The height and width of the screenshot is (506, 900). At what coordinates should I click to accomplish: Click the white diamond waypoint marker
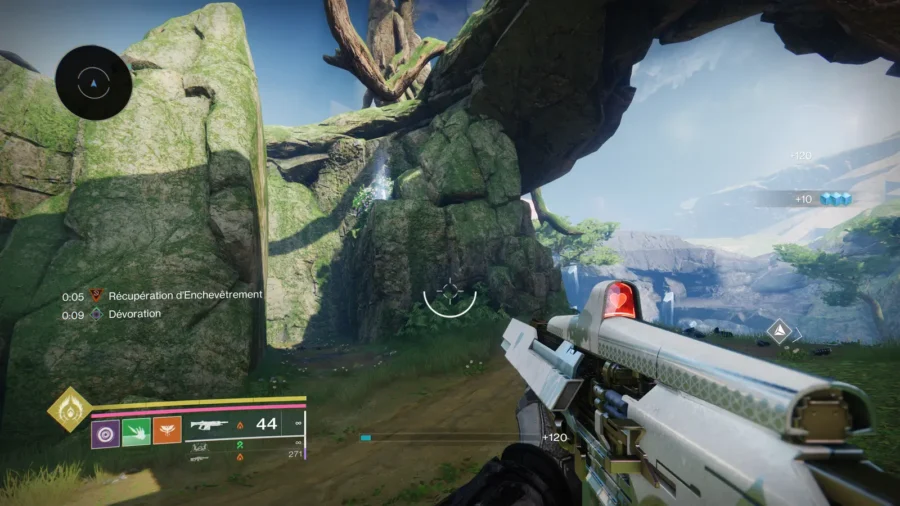tap(777, 330)
